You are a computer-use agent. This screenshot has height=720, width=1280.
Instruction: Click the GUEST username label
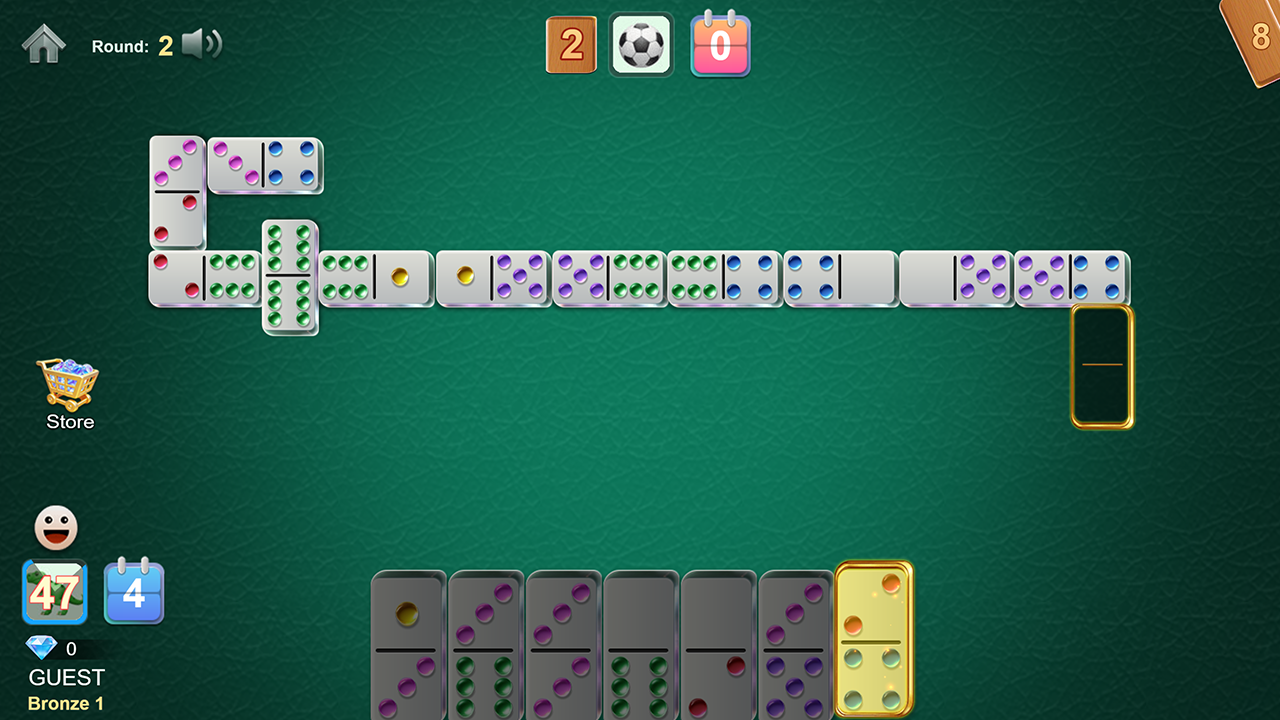point(64,677)
